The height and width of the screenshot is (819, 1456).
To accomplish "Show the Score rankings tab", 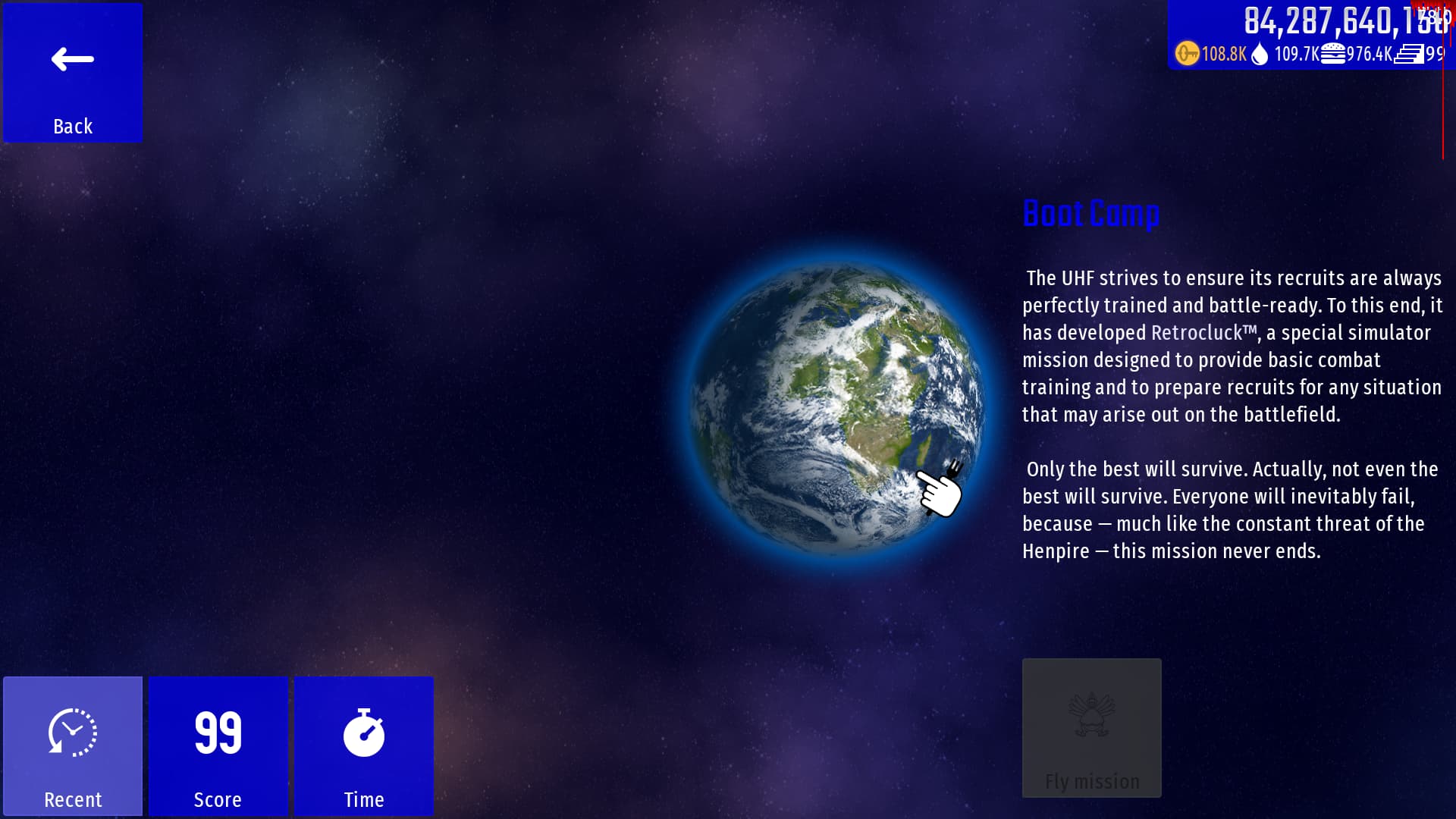I will (218, 745).
